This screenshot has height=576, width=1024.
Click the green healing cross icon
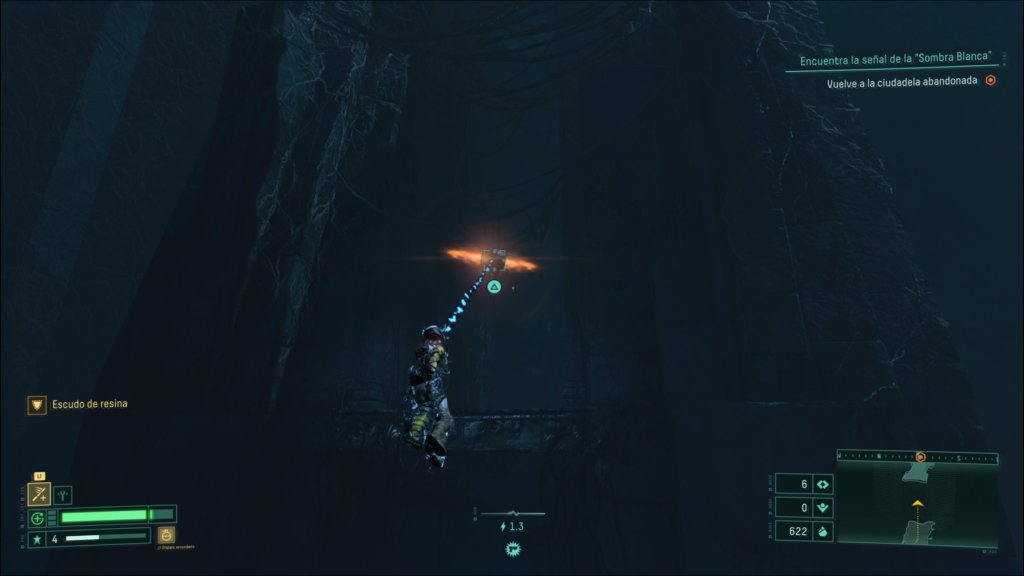point(37,518)
